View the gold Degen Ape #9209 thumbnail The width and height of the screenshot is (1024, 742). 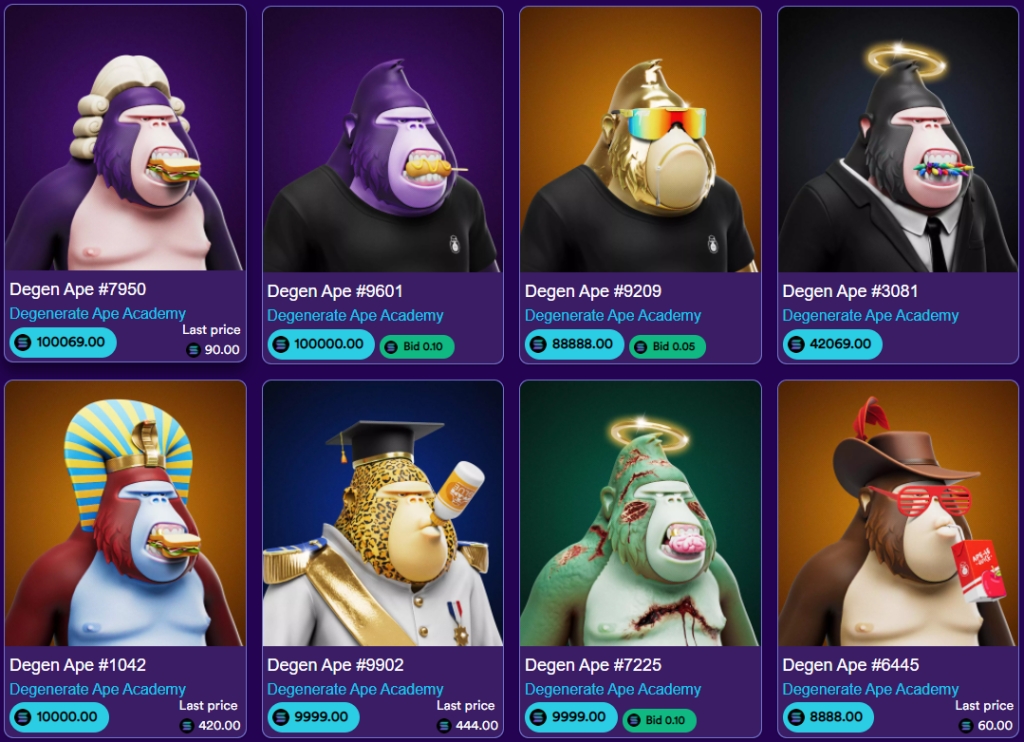tap(640, 140)
